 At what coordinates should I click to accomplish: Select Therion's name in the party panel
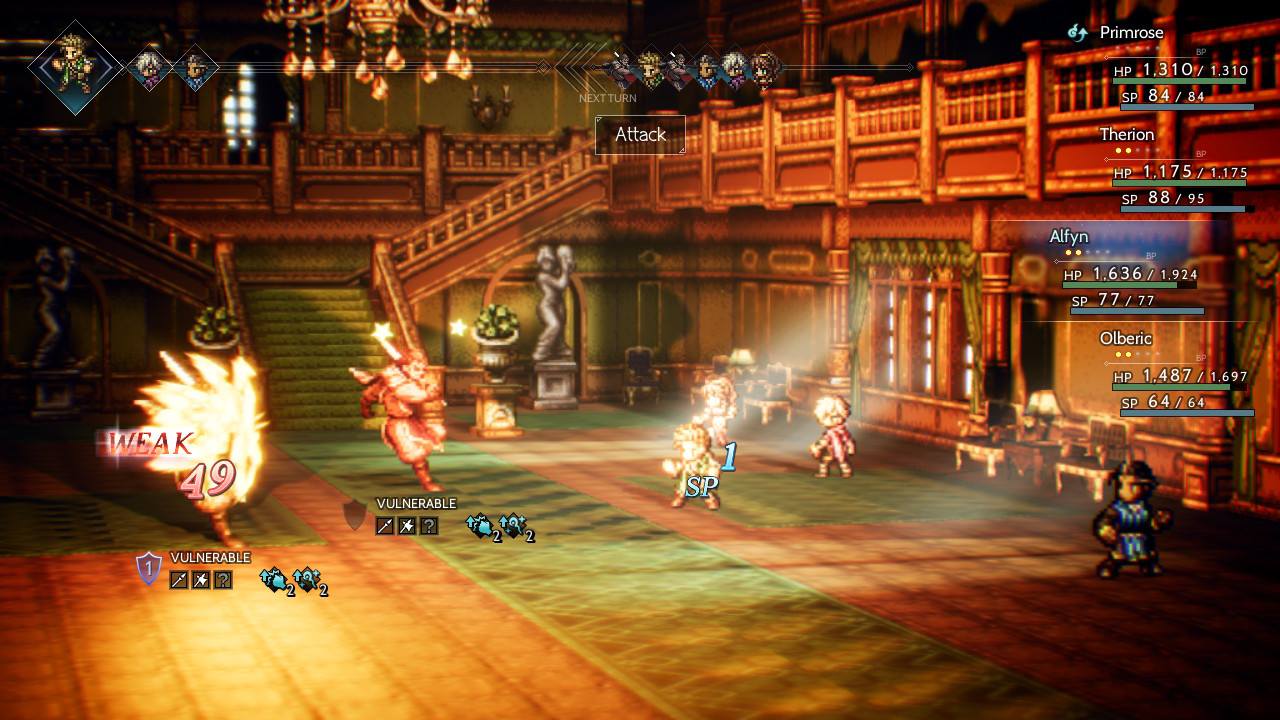tap(1126, 134)
